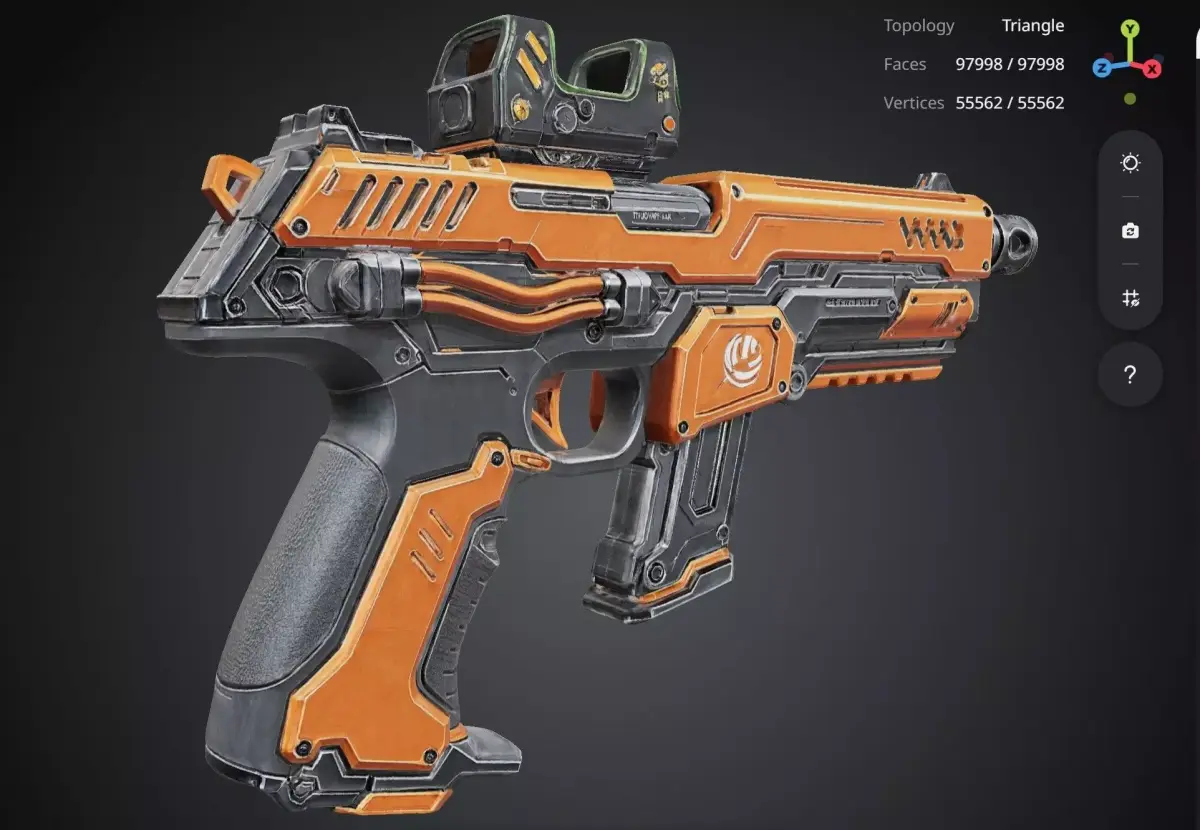
Task: Snap view to the blue Z axis
Action: [1102, 68]
